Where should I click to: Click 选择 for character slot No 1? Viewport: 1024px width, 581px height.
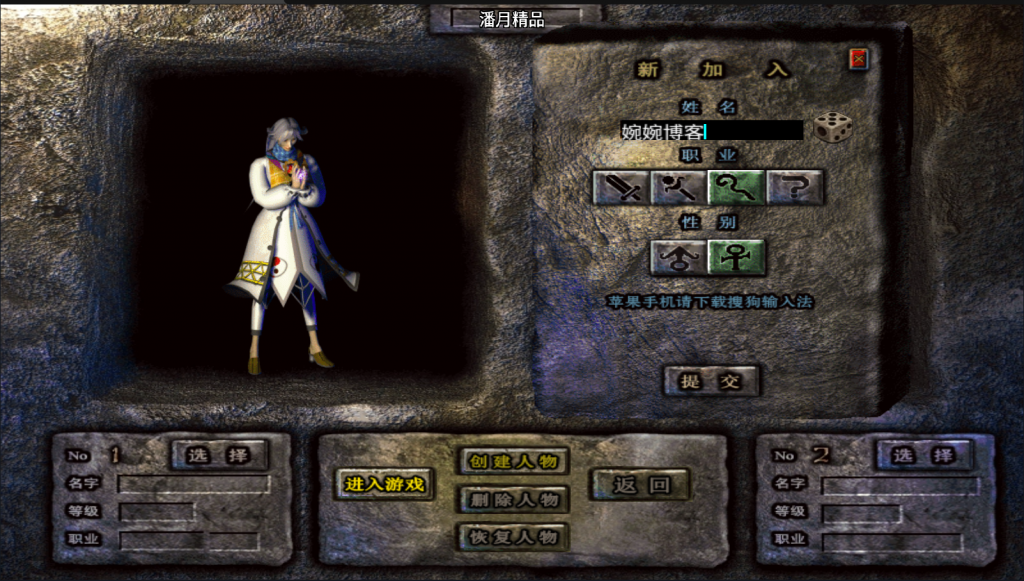[220, 455]
